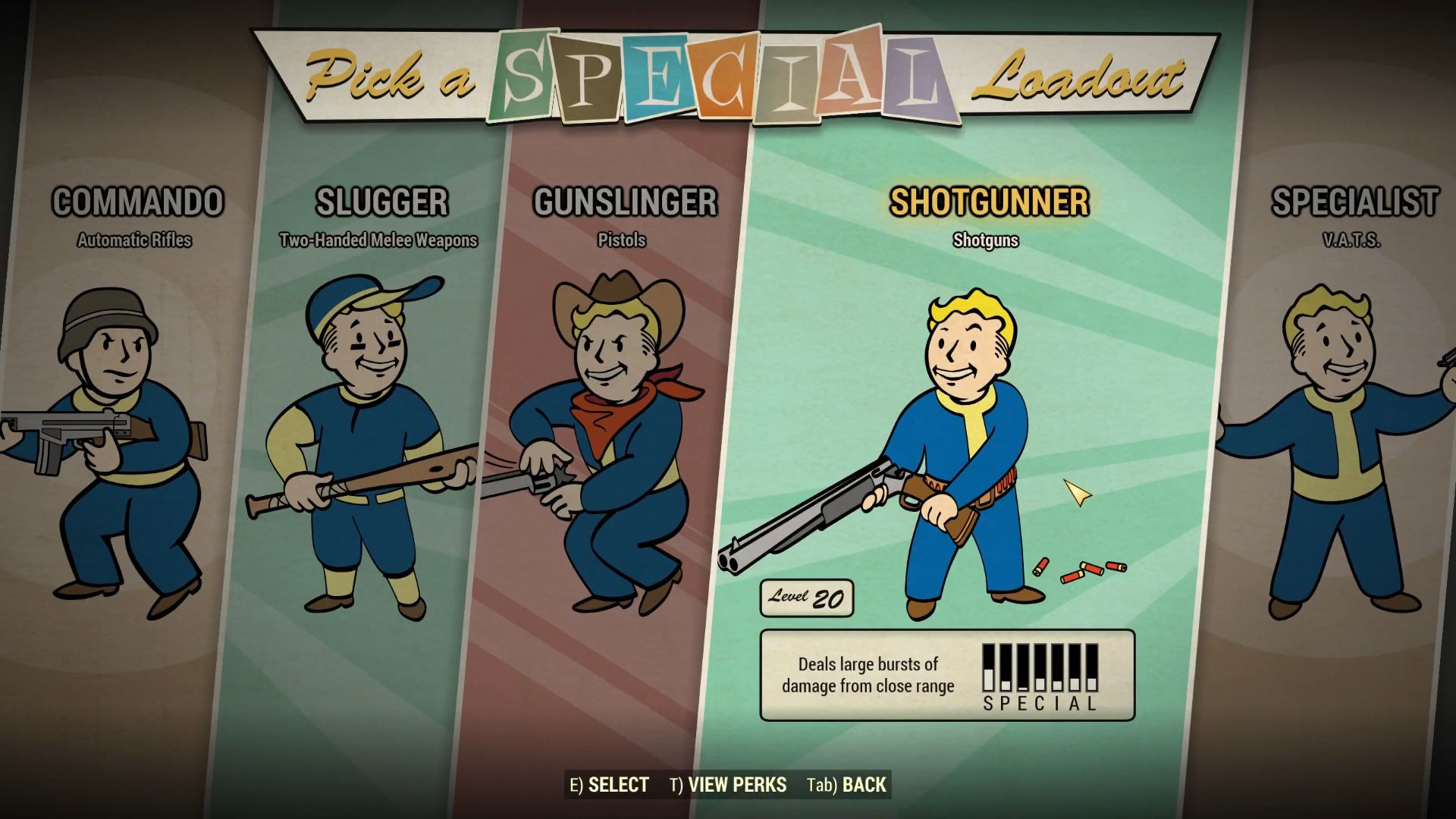
Task: Open the Slugger column header
Action: point(379,201)
